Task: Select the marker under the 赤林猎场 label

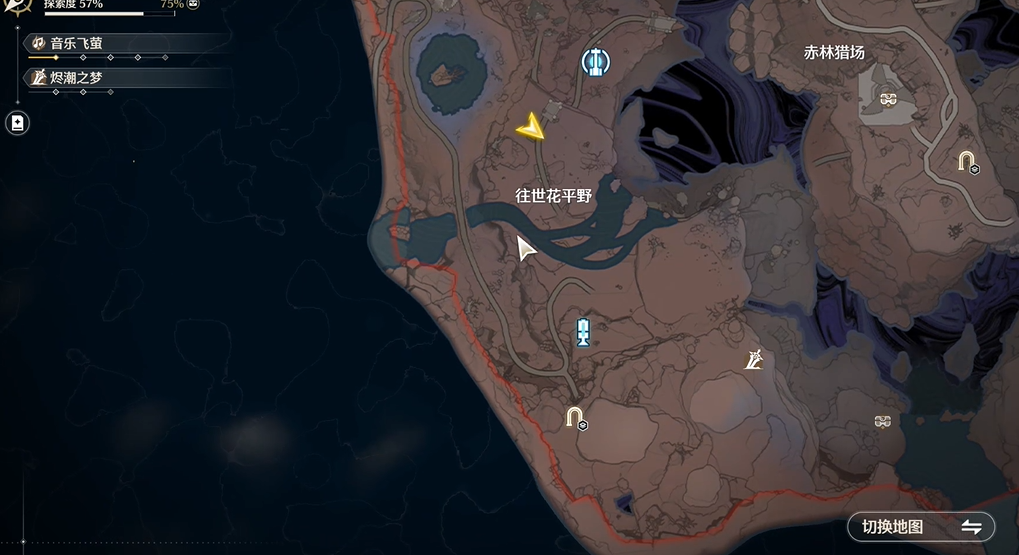Action: (x=885, y=97)
